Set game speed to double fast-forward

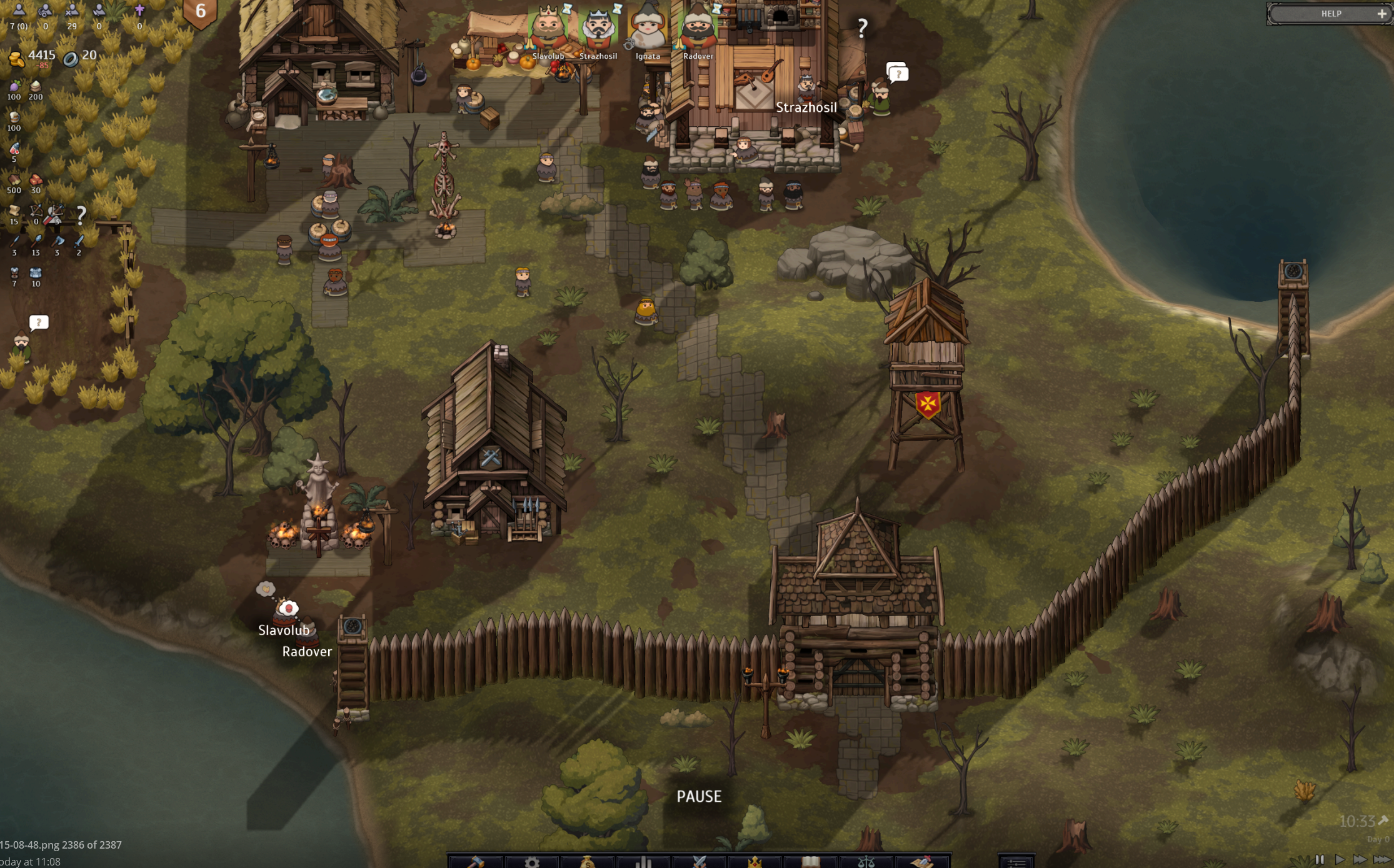pyautogui.click(x=1359, y=859)
